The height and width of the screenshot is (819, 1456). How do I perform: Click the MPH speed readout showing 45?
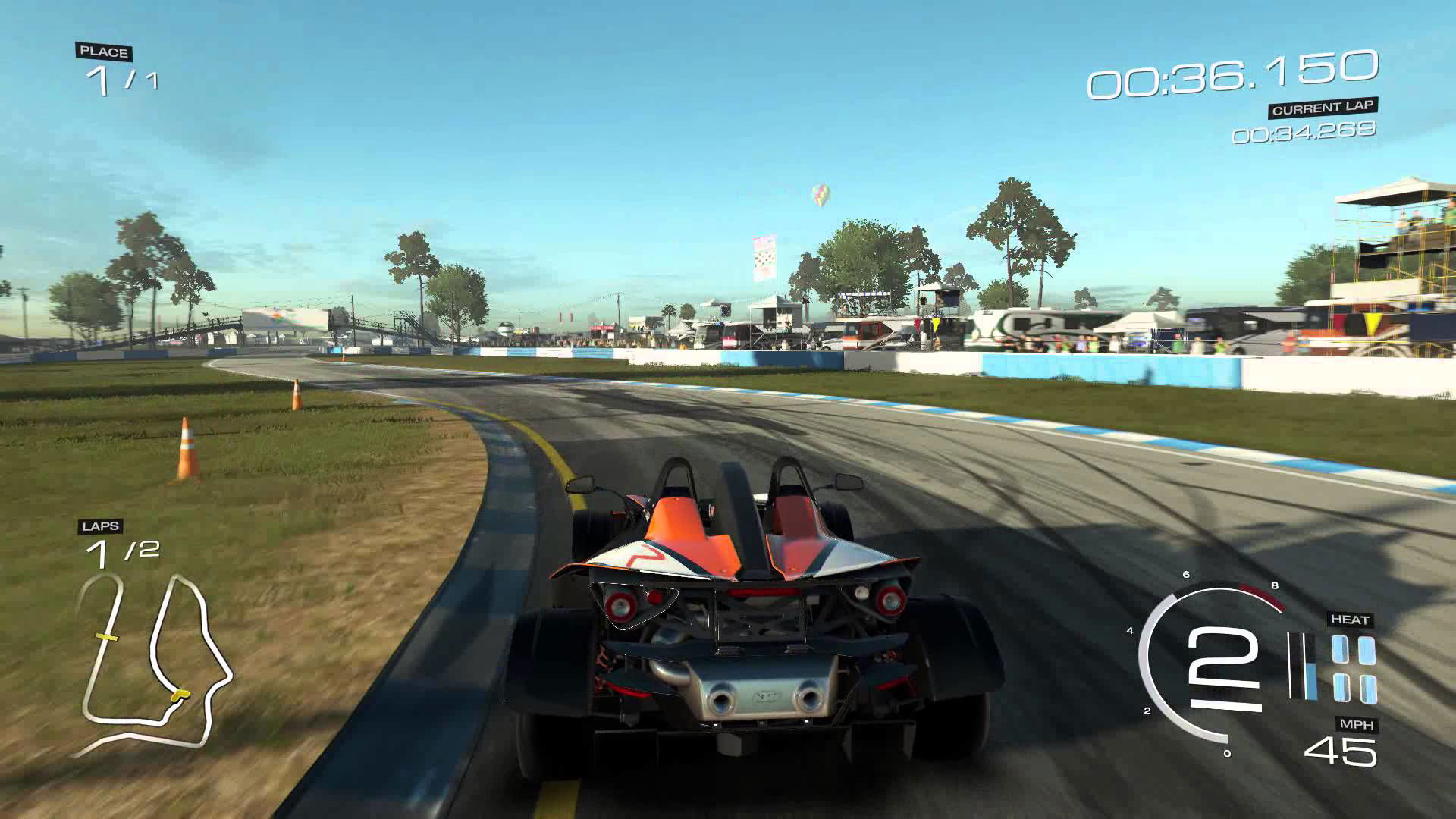click(1341, 749)
